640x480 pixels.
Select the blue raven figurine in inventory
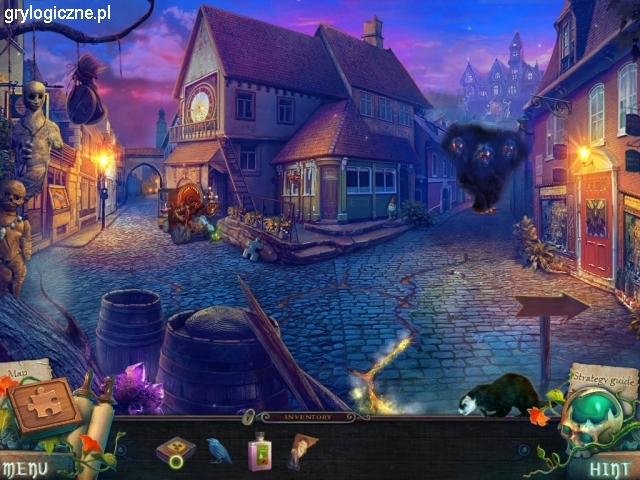pos(218,451)
